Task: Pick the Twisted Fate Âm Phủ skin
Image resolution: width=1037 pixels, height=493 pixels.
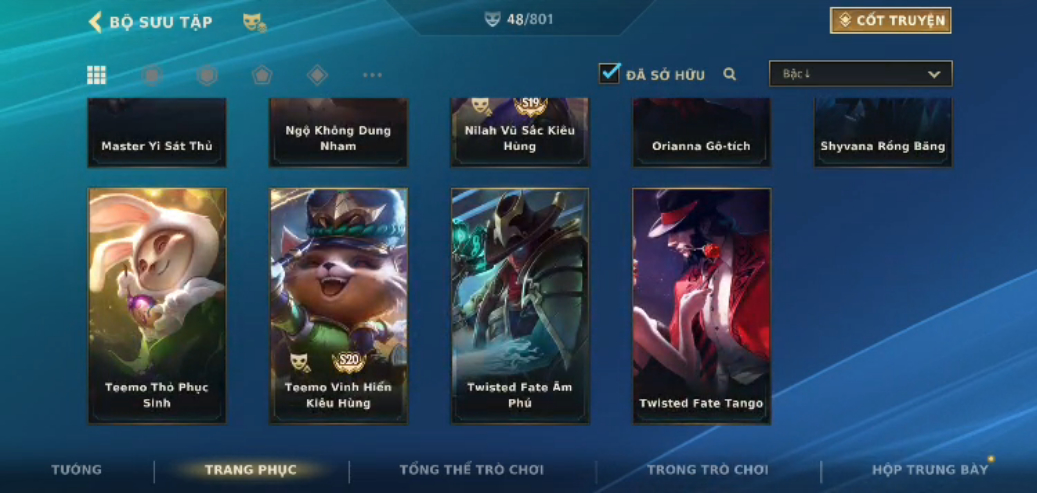Action: pyautogui.click(x=520, y=305)
